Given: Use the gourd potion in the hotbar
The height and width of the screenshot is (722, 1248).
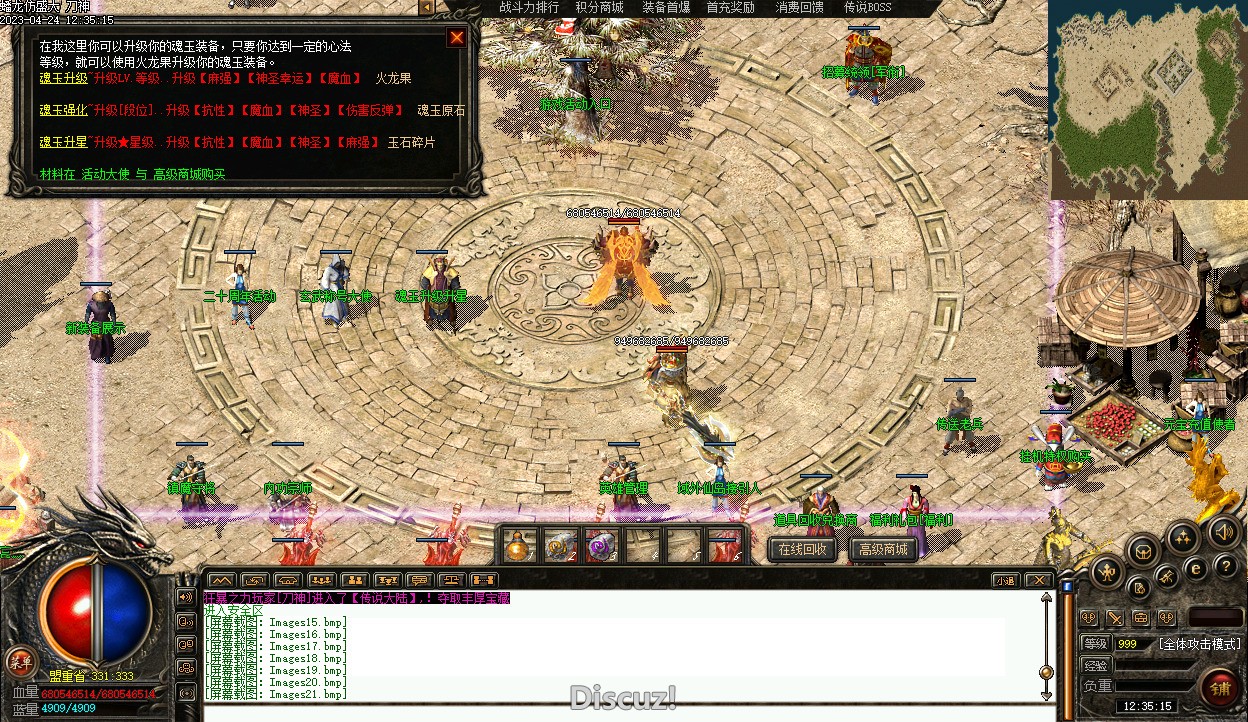Looking at the screenshot, I should [518, 546].
